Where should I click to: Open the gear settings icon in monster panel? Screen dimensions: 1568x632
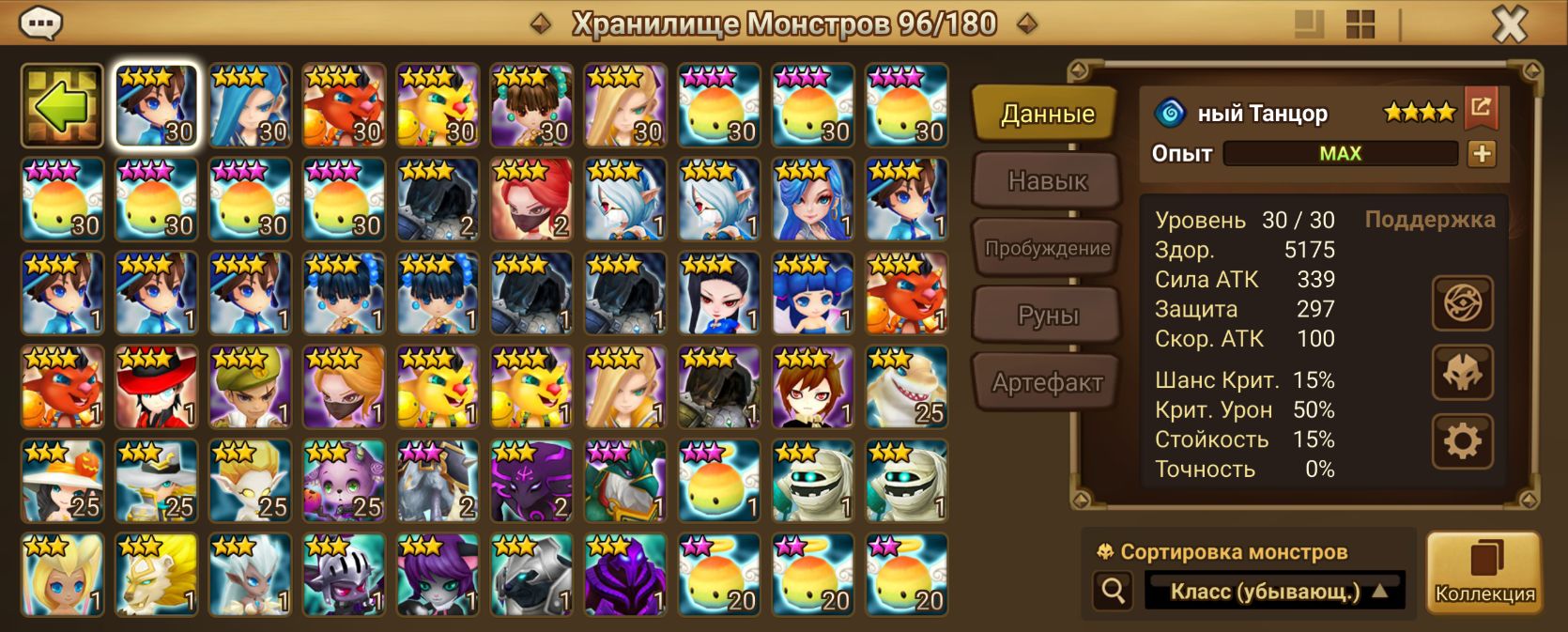(x=1462, y=440)
